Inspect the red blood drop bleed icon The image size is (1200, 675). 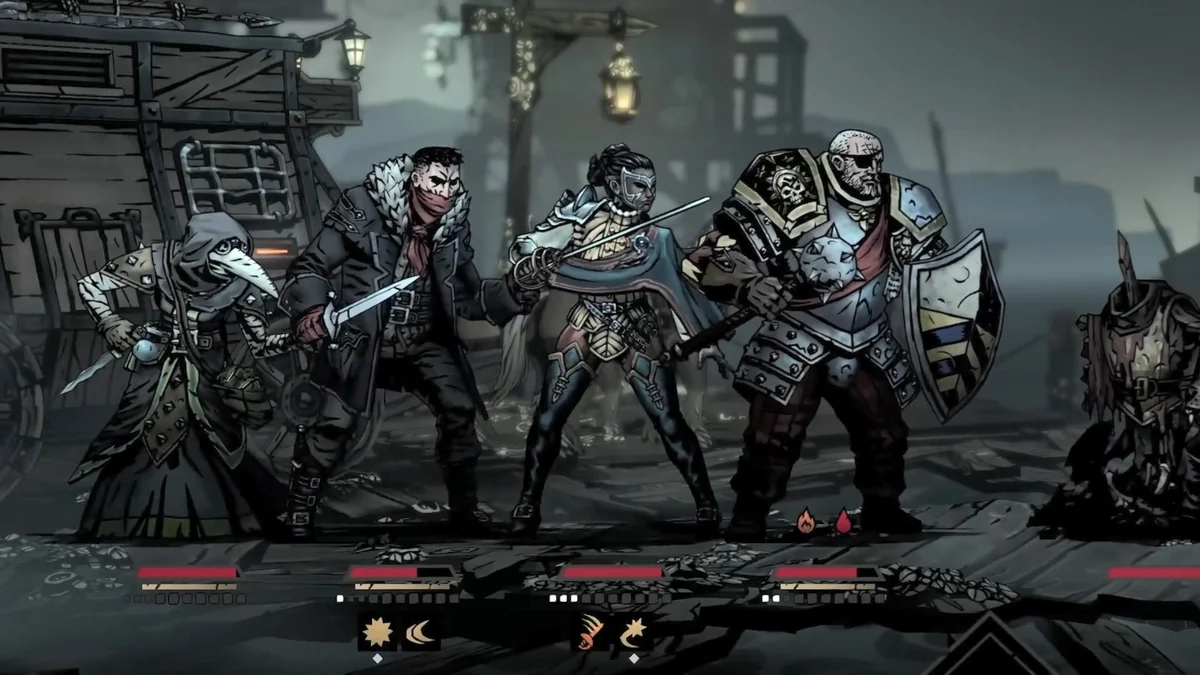(x=843, y=520)
